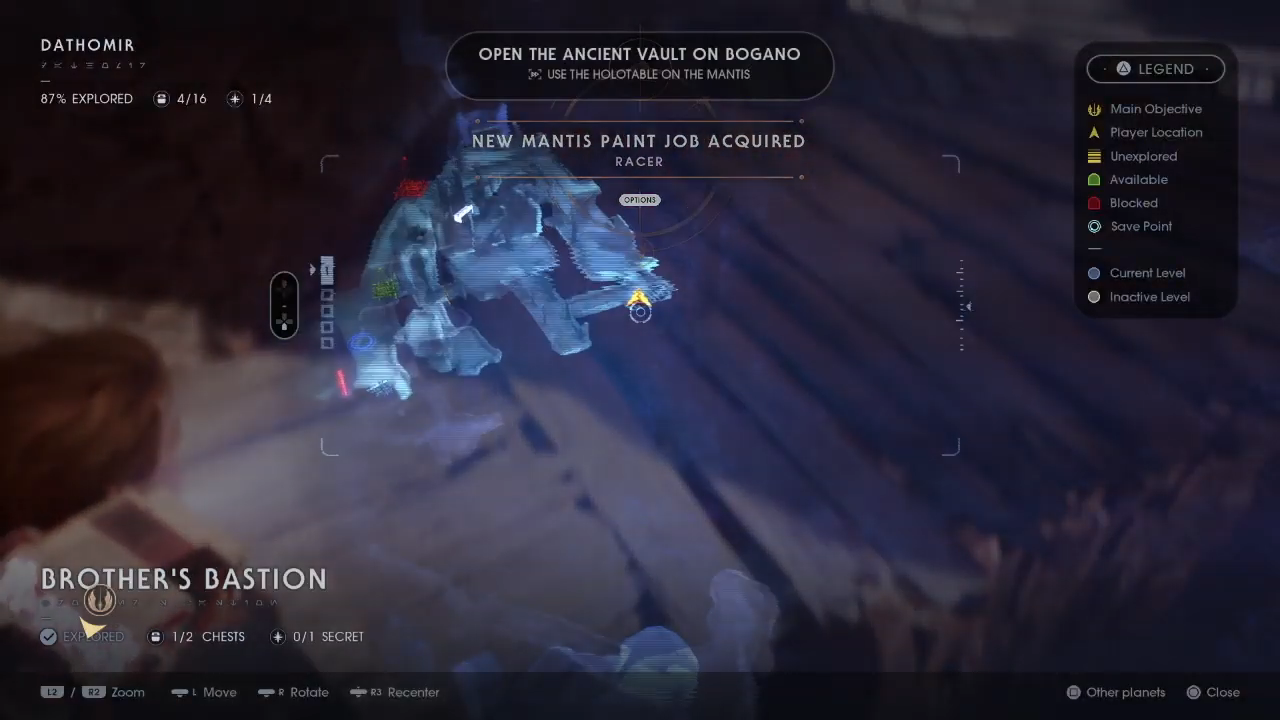
Task: Open the Options prompt on the map
Action: (639, 199)
